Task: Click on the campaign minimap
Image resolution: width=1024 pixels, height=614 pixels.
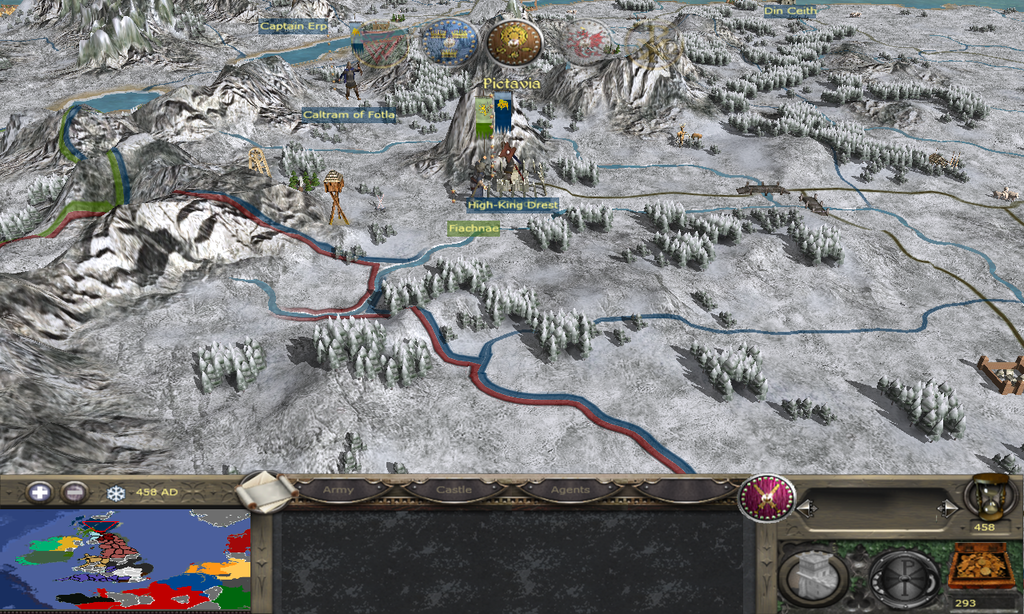Action: coord(125,559)
